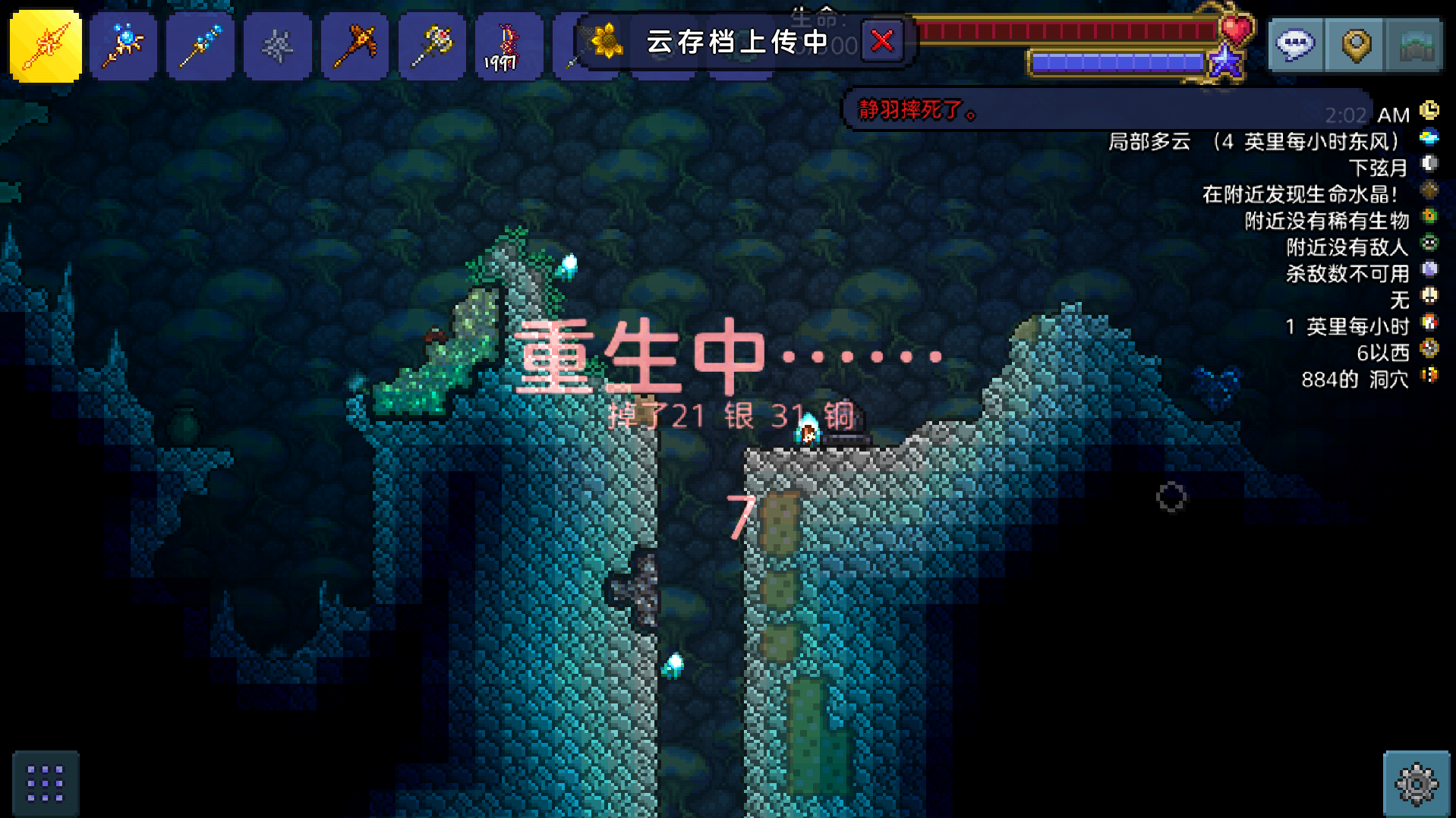Click the clock icon showing 2:02 AM
Viewport: 1456px width, 818px height.
pos(1430,112)
